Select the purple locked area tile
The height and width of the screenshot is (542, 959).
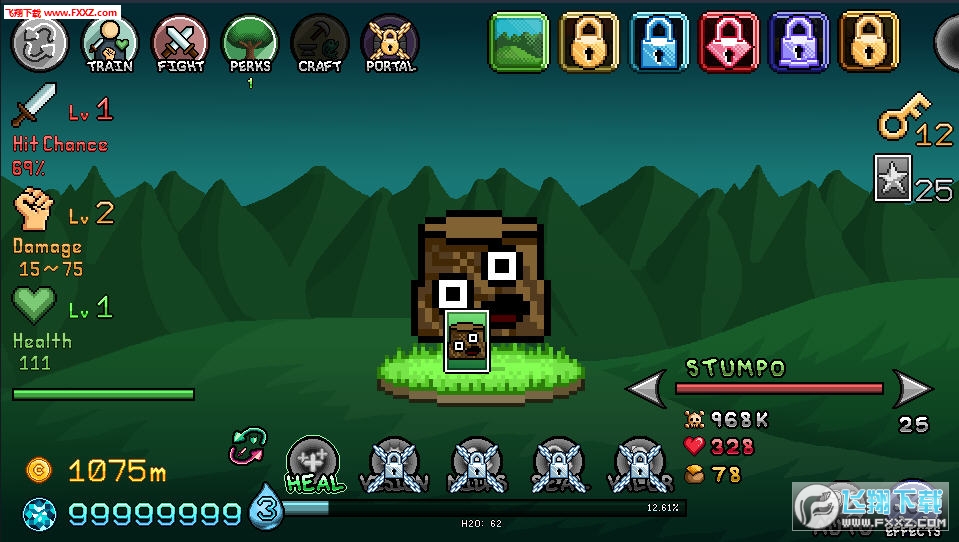tap(799, 42)
